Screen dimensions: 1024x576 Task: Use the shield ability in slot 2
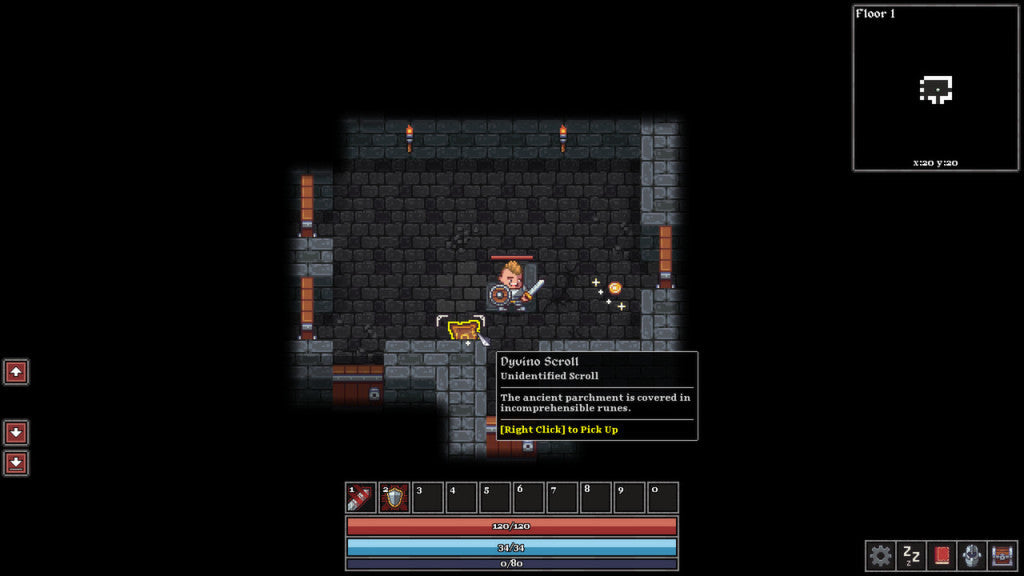pos(395,498)
